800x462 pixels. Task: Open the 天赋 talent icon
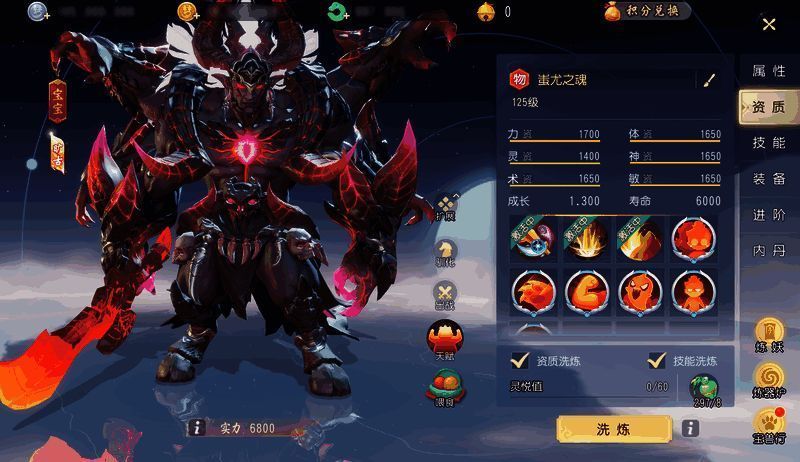[444, 338]
